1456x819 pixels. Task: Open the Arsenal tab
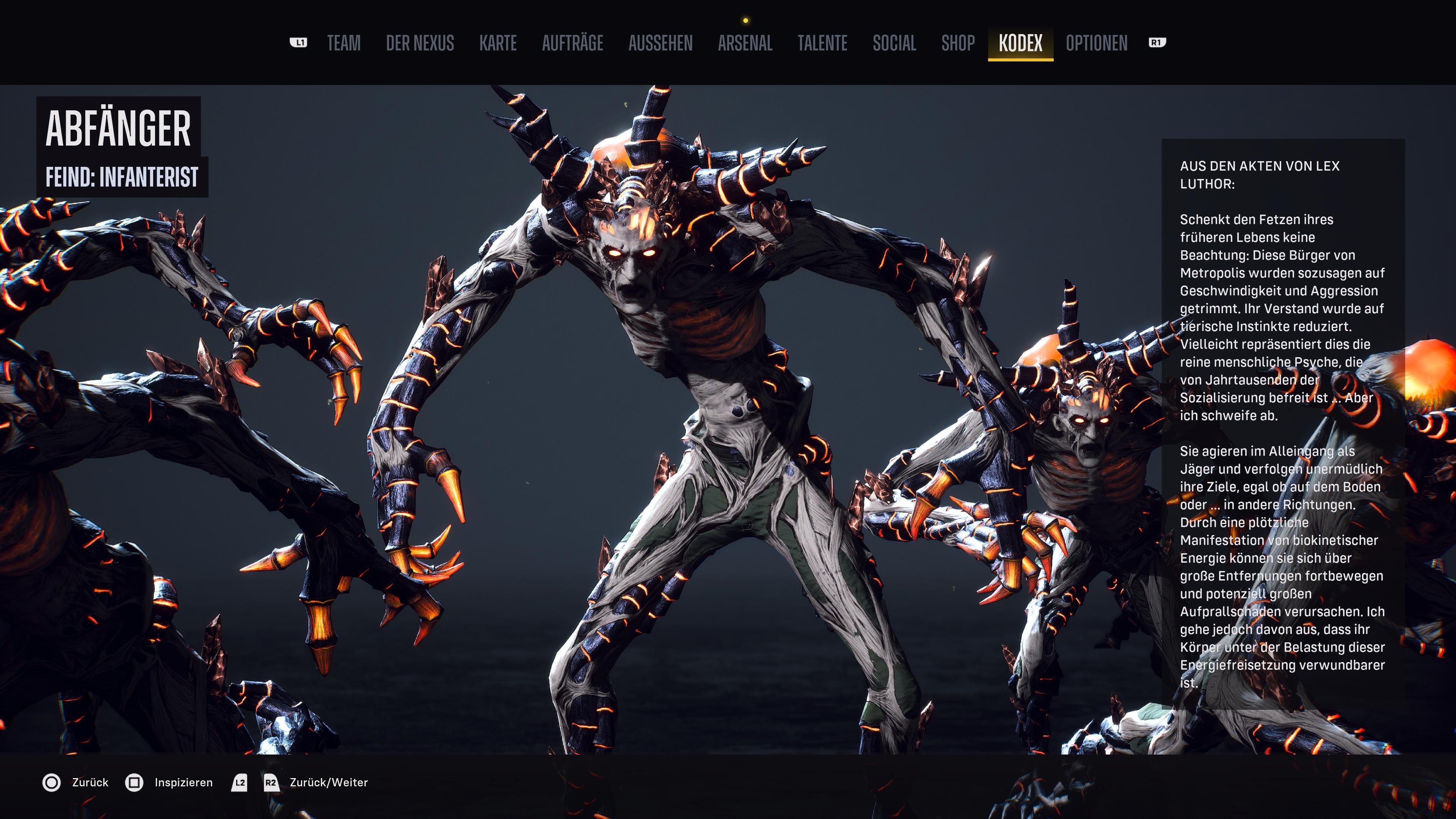point(745,43)
